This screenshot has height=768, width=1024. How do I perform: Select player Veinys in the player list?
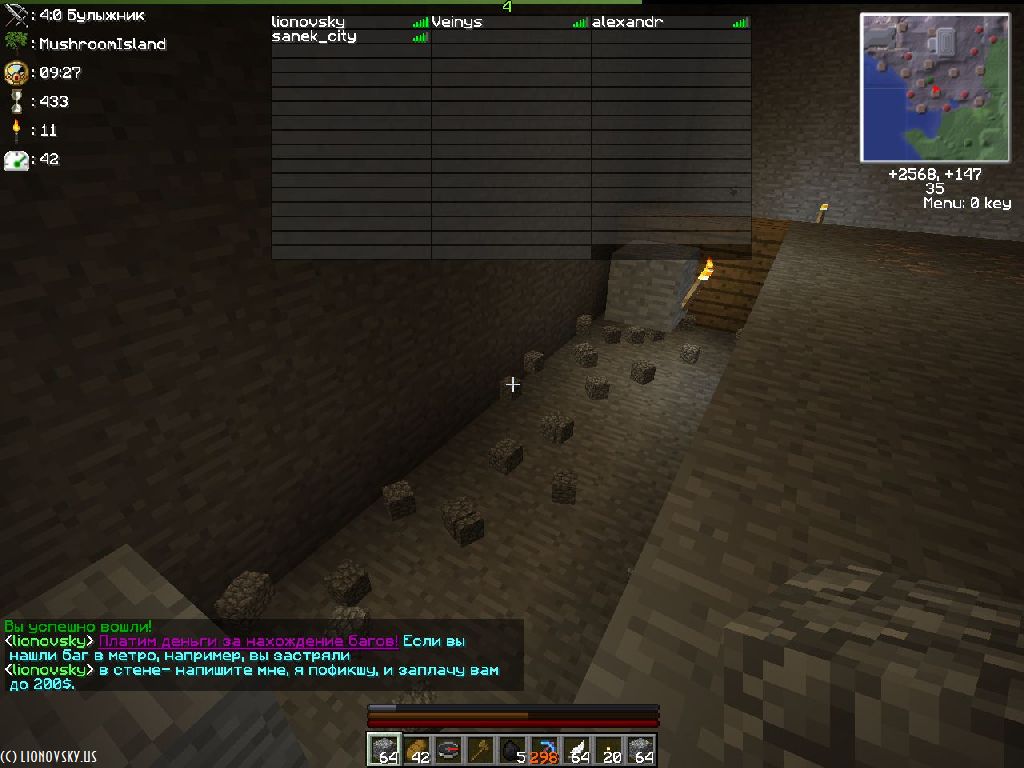(458, 22)
